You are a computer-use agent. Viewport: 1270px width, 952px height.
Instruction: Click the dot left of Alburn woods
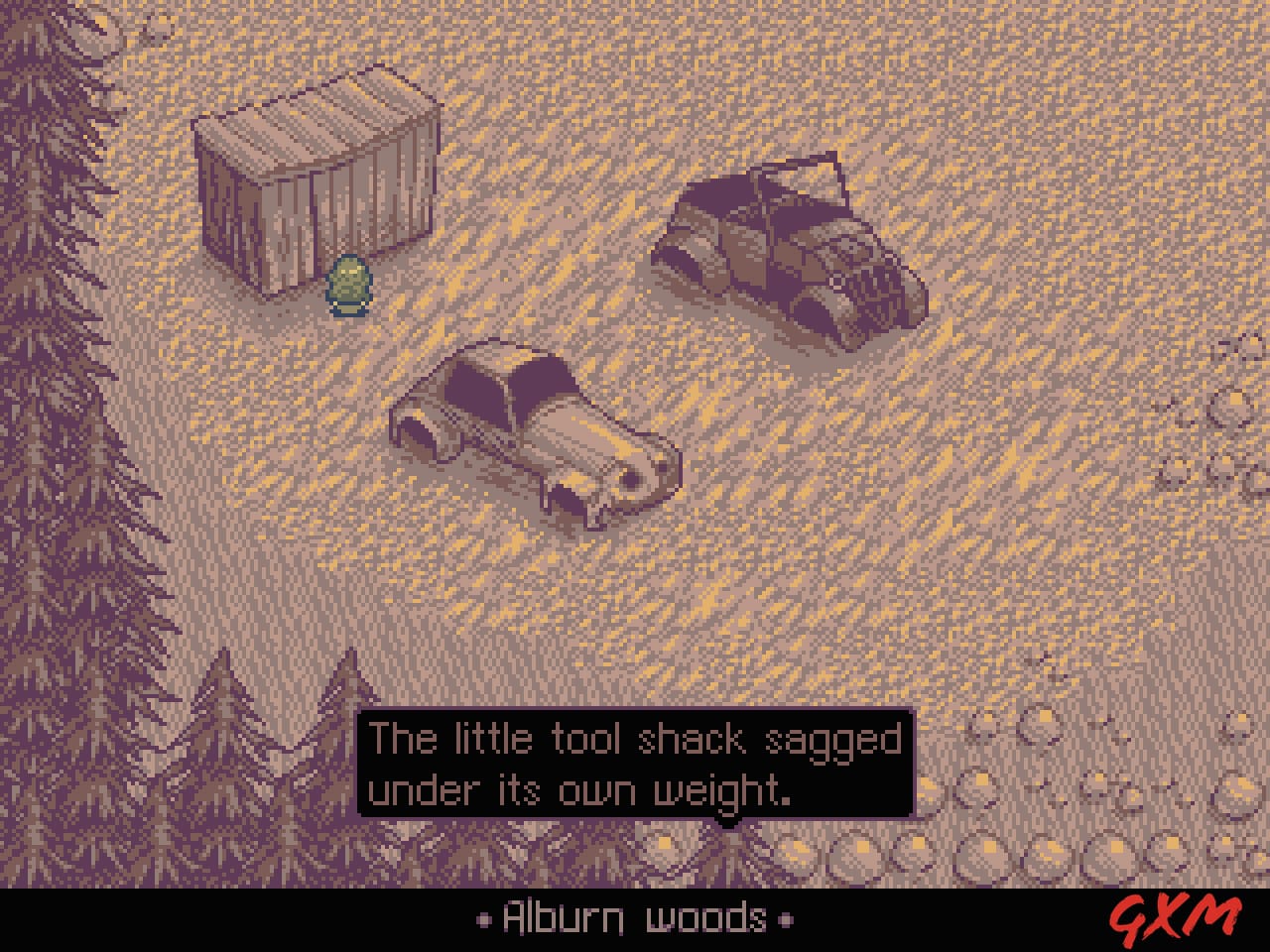(x=483, y=920)
